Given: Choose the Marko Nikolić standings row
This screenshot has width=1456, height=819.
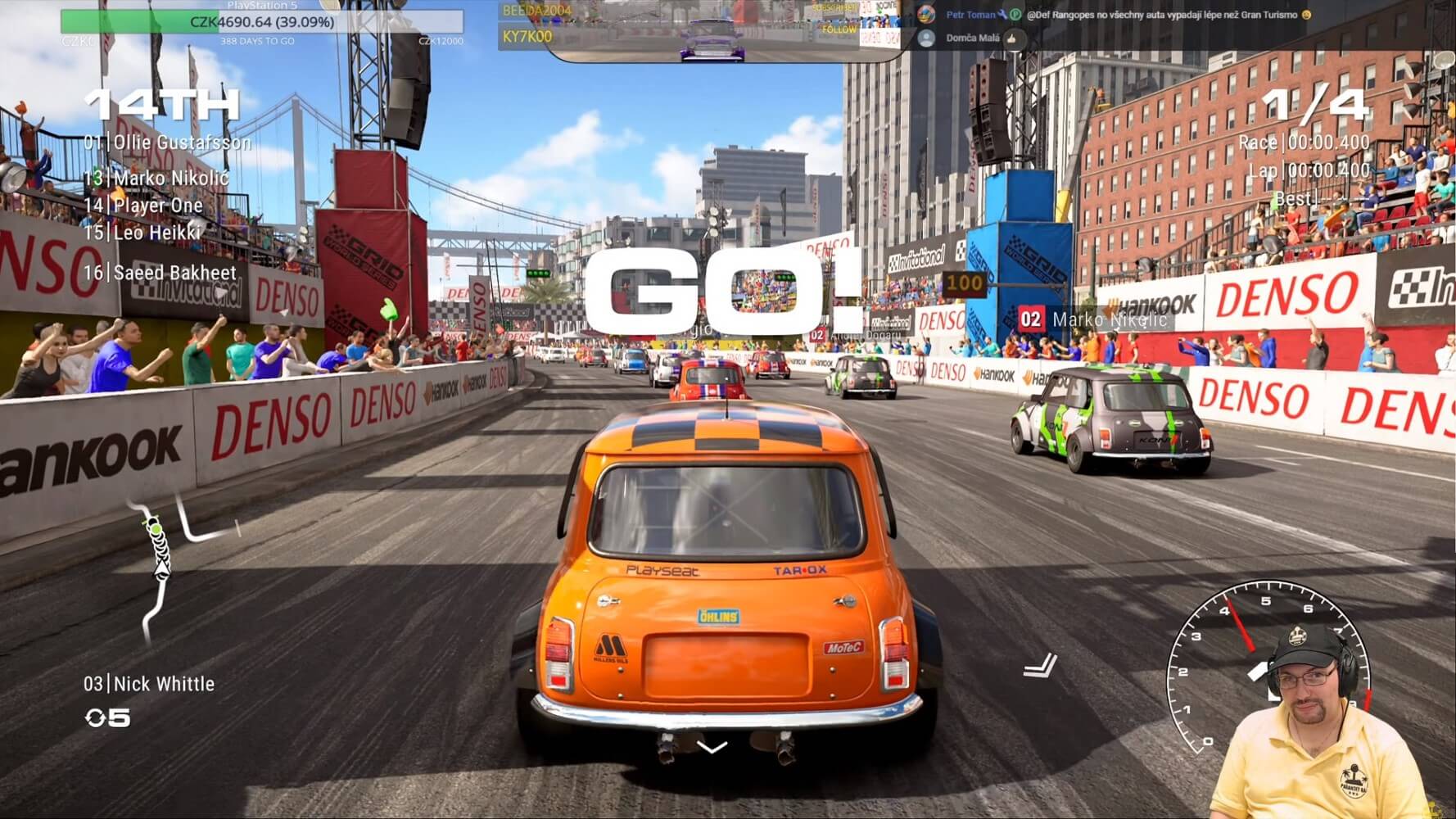Looking at the screenshot, I should click(157, 178).
